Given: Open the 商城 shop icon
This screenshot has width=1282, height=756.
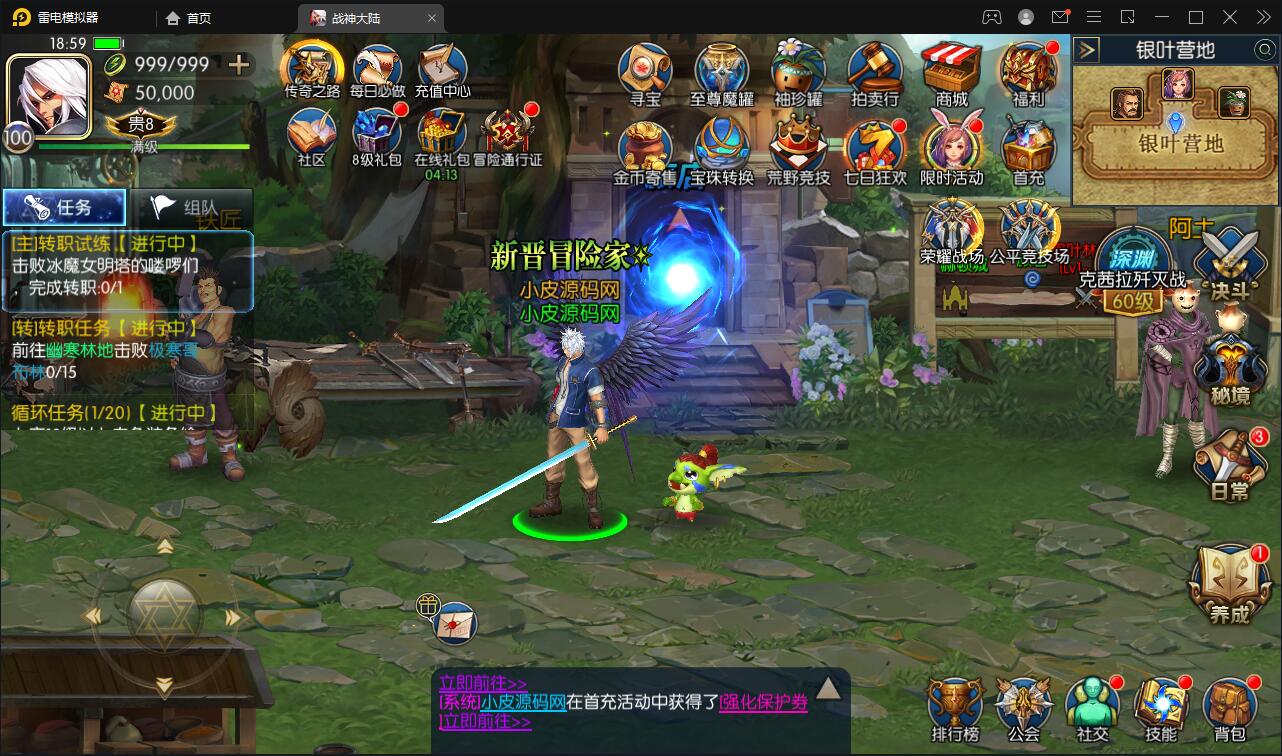Looking at the screenshot, I should click(950, 70).
